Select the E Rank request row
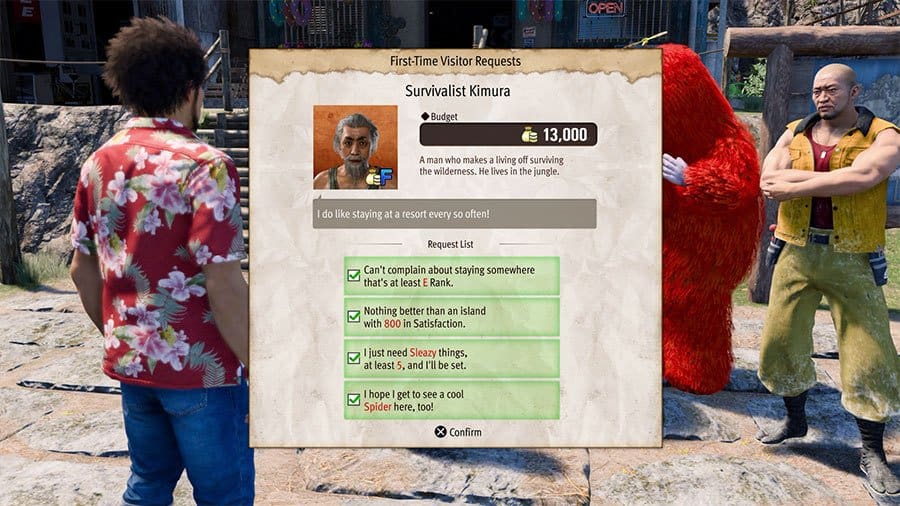 [451, 276]
